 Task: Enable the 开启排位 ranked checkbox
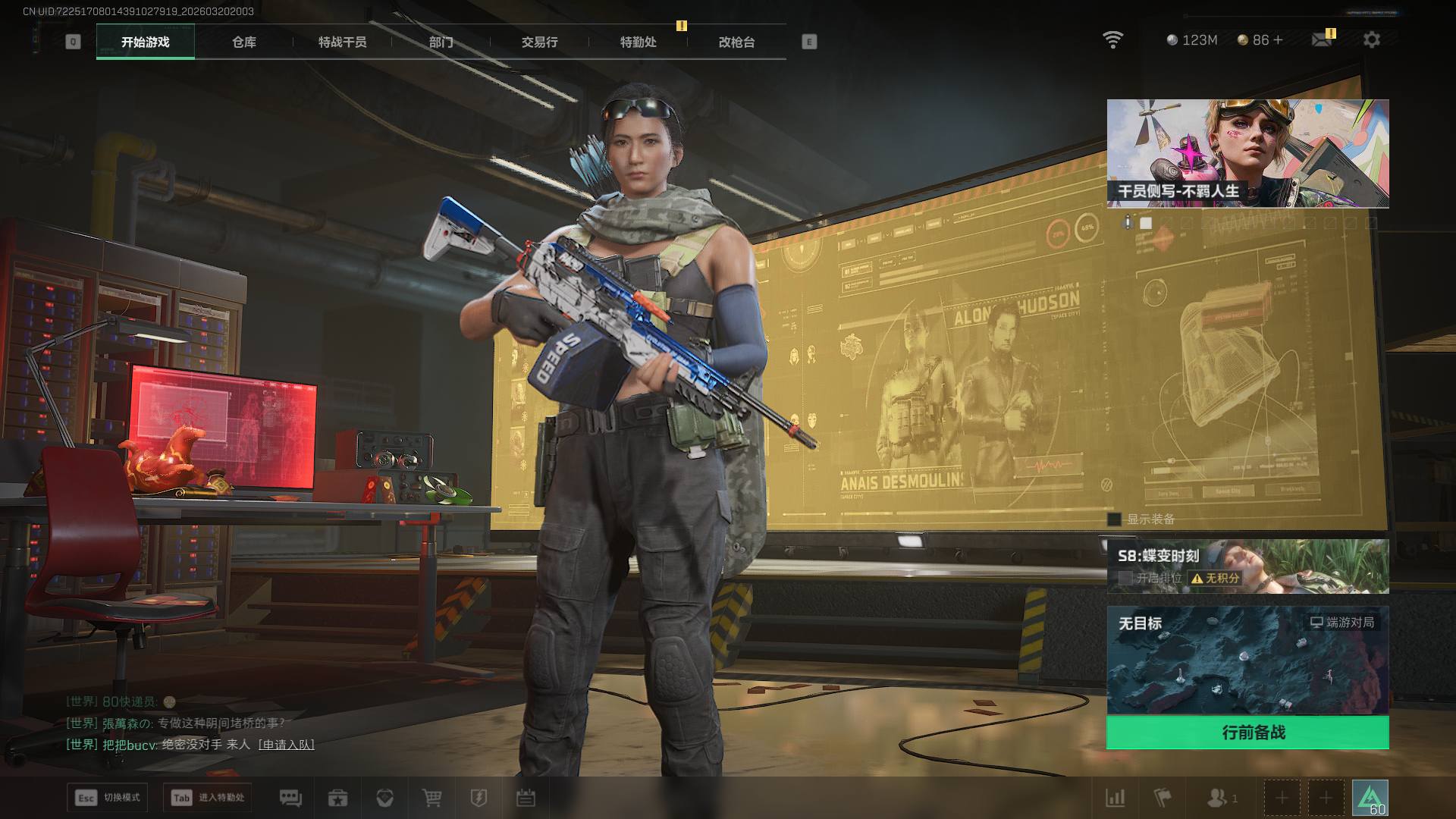pyautogui.click(x=1125, y=578)
